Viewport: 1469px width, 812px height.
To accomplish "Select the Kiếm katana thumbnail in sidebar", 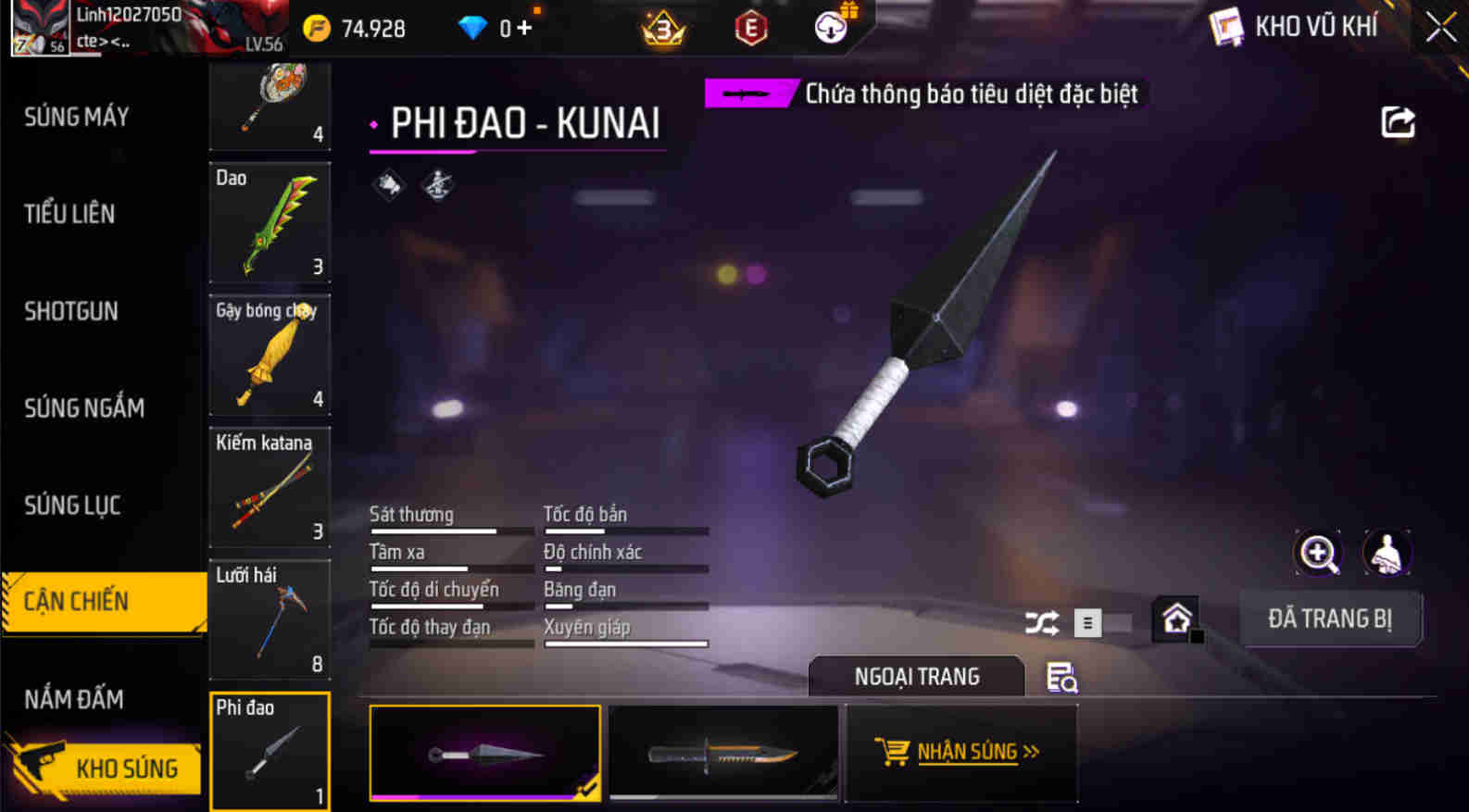I will (x=270, y=489).
